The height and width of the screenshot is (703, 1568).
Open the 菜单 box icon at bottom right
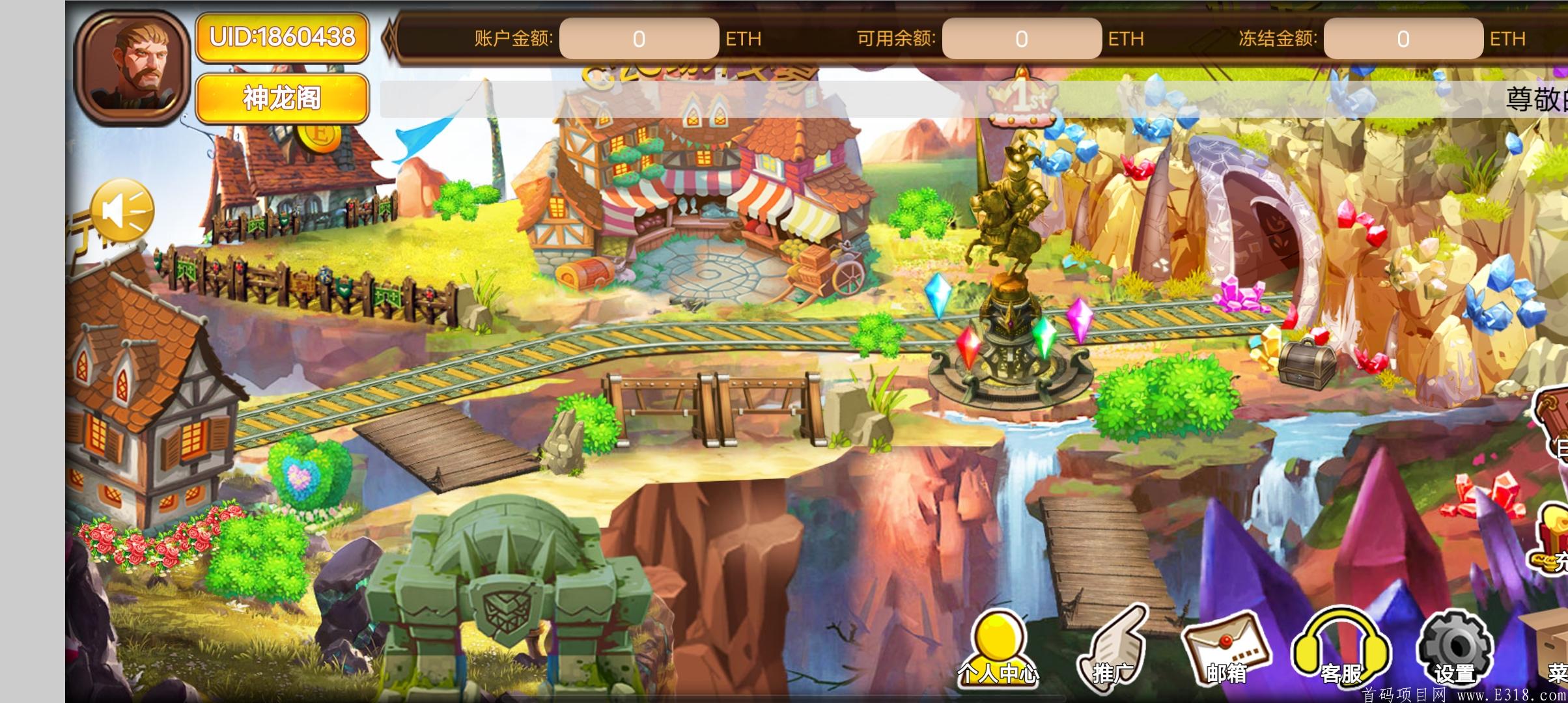point(1556,651)
